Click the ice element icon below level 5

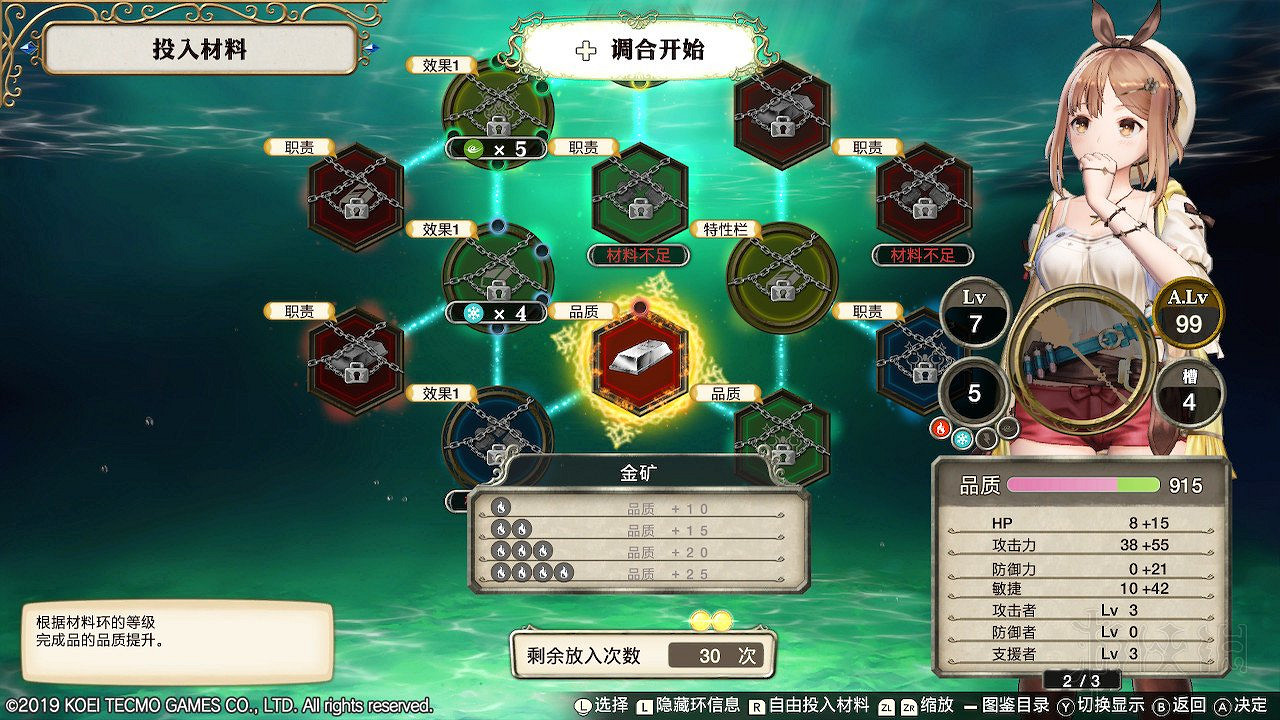[963, 437]
